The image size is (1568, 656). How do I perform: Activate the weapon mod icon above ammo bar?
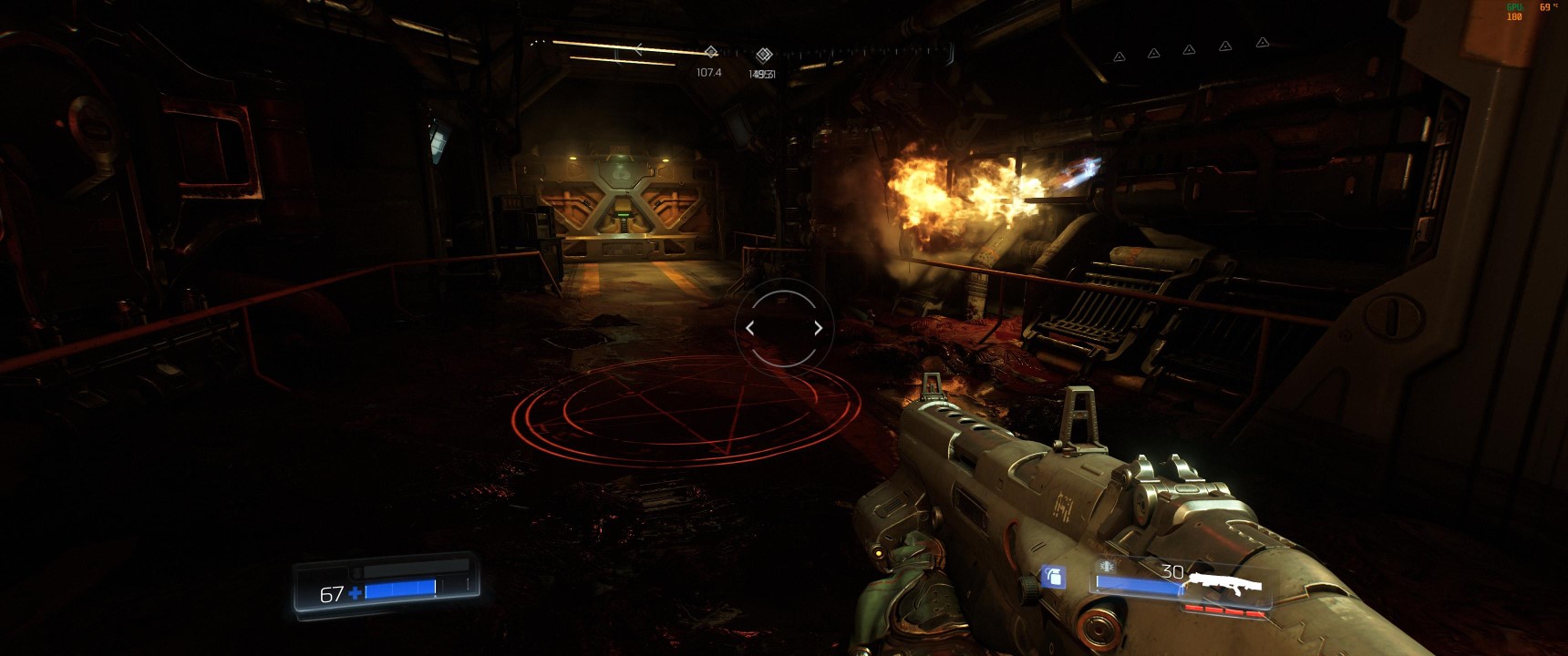point(1107,566)
